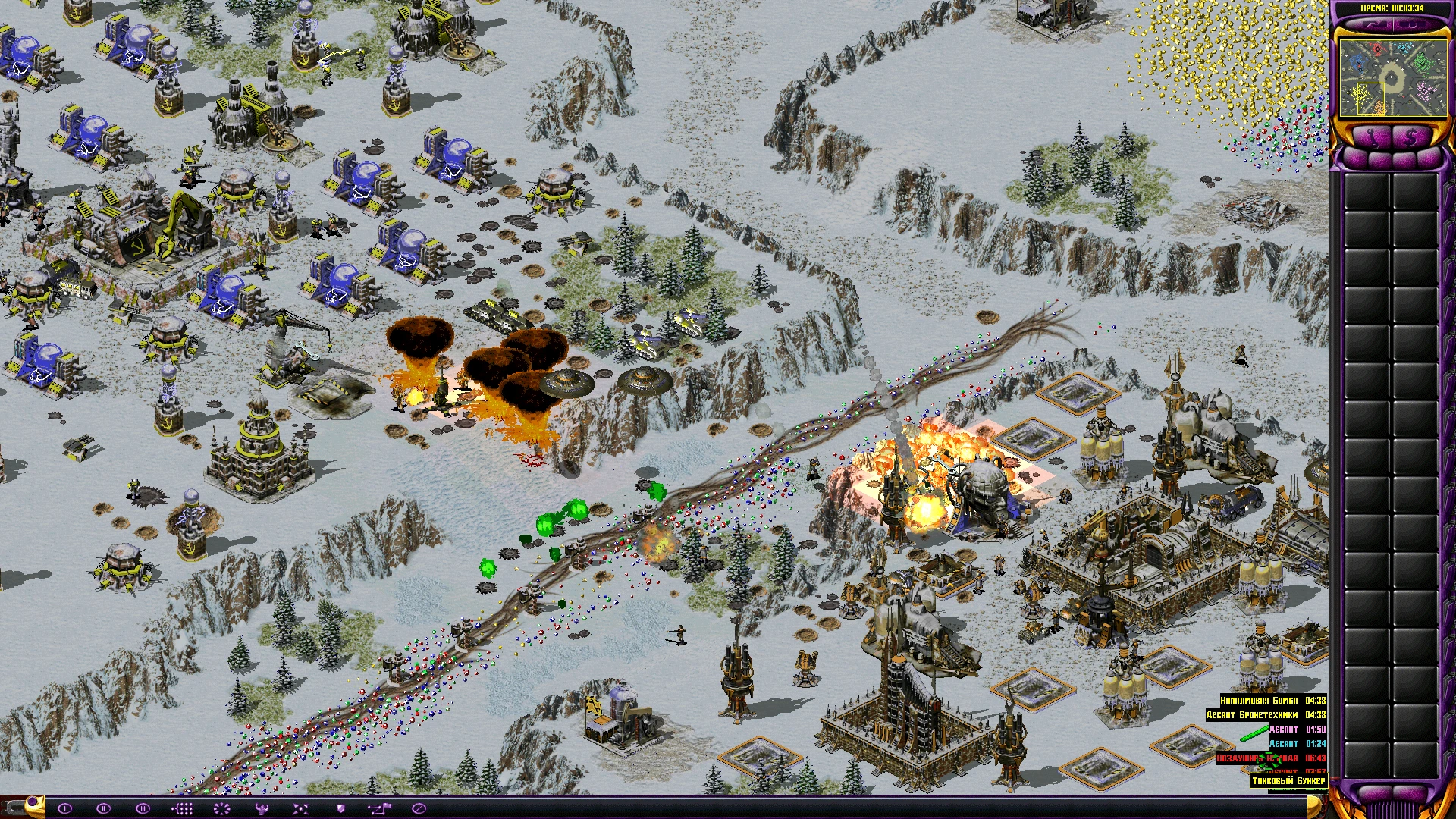The width and height of the screenshot is (1456, 819).
Task: Activate the select-by-type dotted grid button
Action: 182,808
